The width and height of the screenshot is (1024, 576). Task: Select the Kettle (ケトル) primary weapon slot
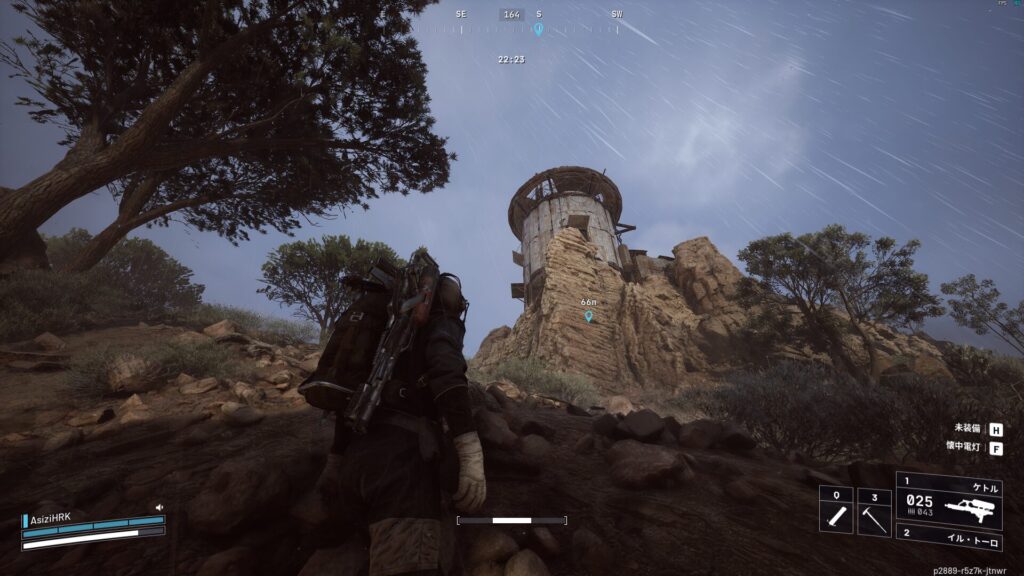point(949,499)
